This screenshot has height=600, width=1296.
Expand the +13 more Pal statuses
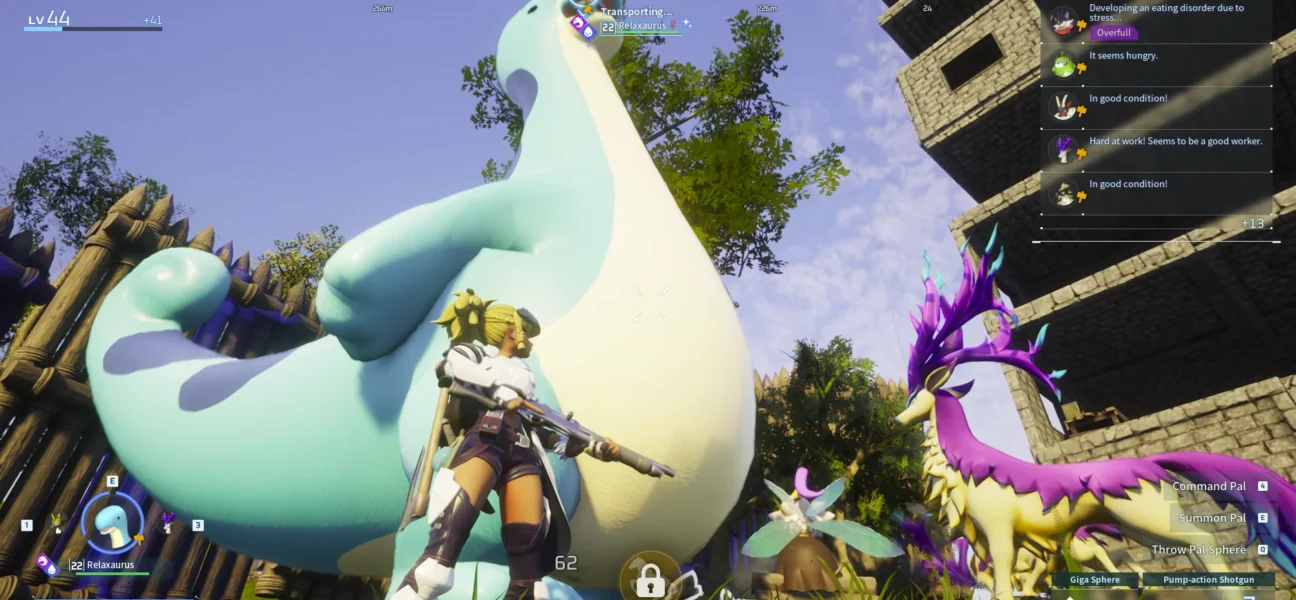(x=1252, y=223)
